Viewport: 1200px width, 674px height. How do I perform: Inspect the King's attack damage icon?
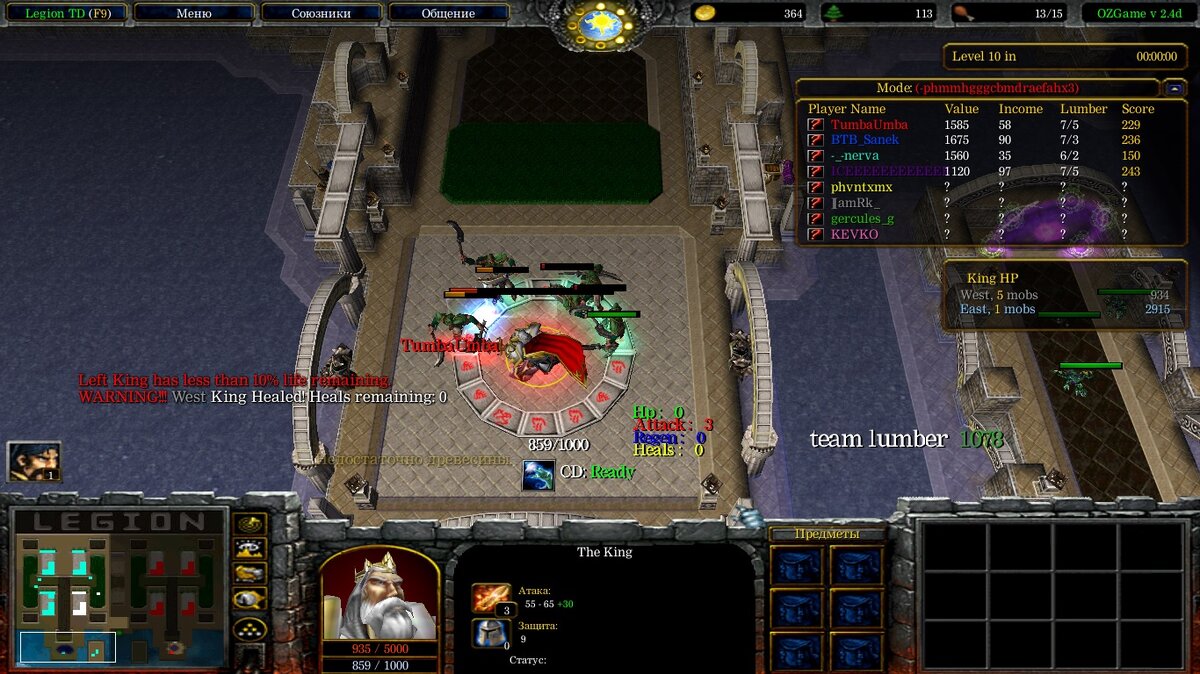(491, 598)
